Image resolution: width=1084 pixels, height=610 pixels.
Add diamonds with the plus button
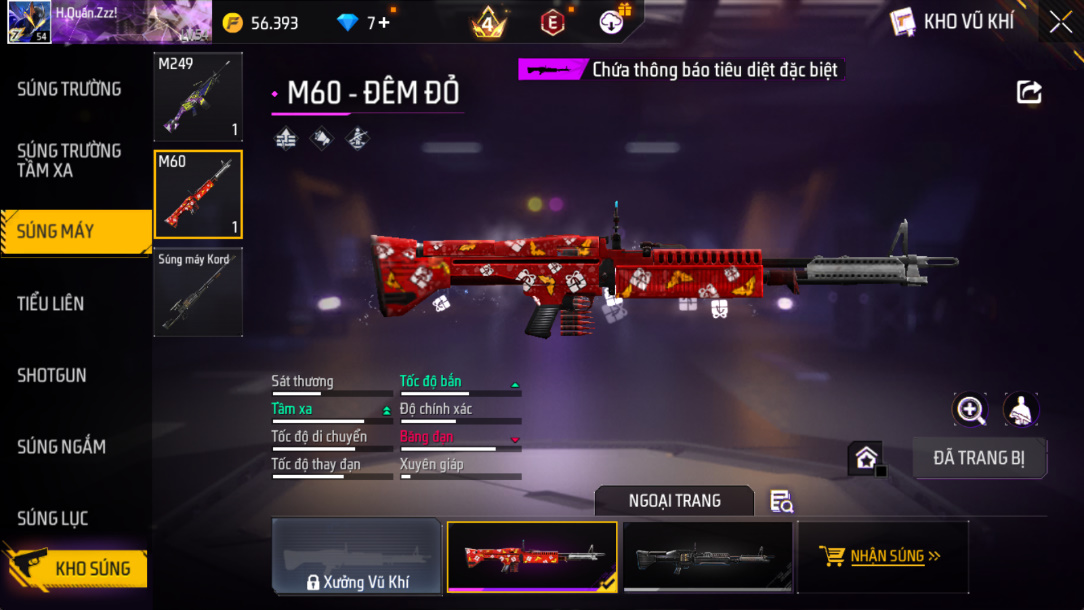(383, 22)
